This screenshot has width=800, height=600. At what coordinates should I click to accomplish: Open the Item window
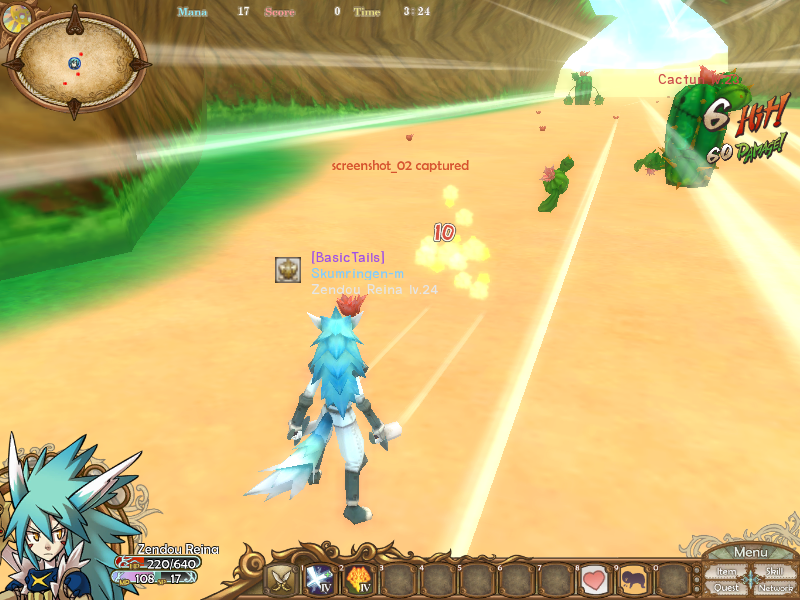(x=727, y=572)
